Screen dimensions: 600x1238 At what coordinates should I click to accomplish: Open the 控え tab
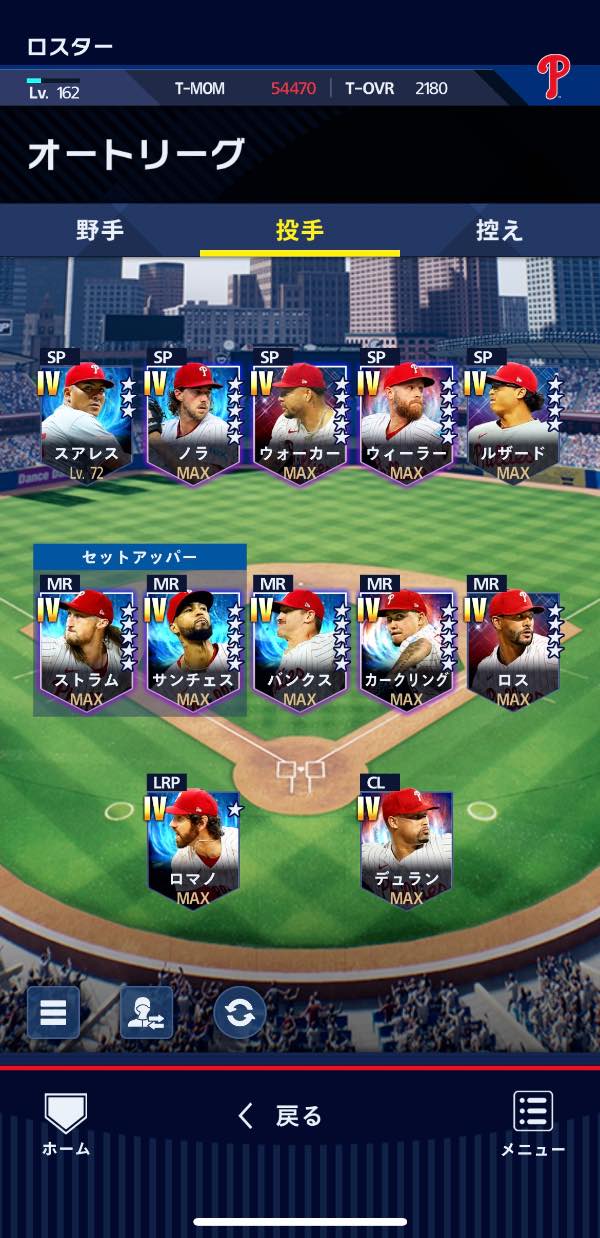499,230
